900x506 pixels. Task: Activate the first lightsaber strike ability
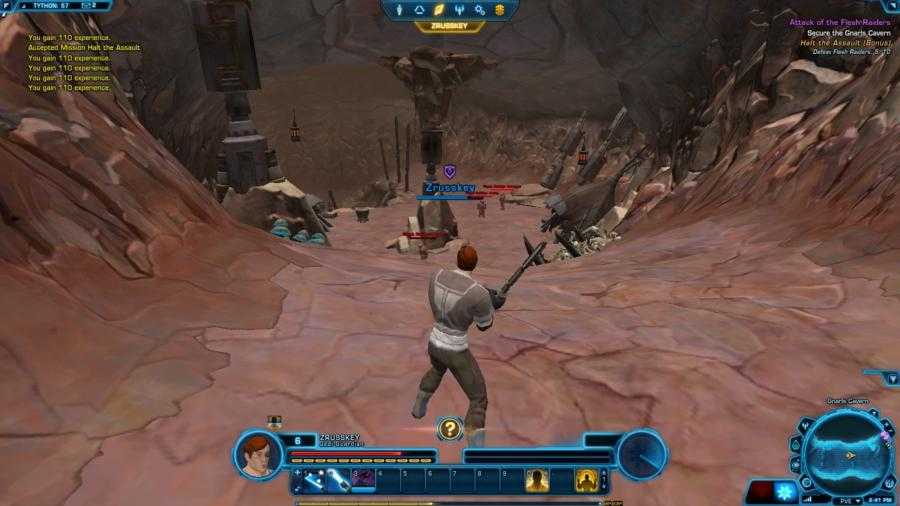point(315,480)
